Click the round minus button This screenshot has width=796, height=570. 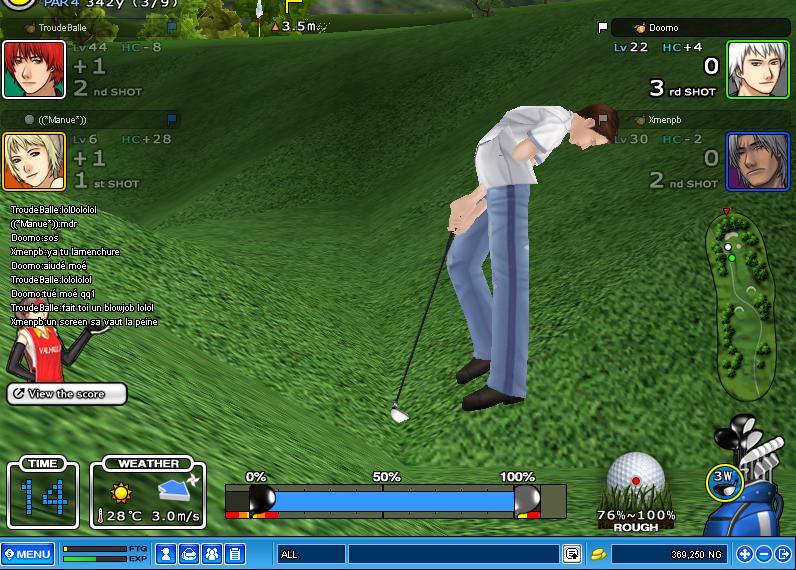tap(763, 553)
